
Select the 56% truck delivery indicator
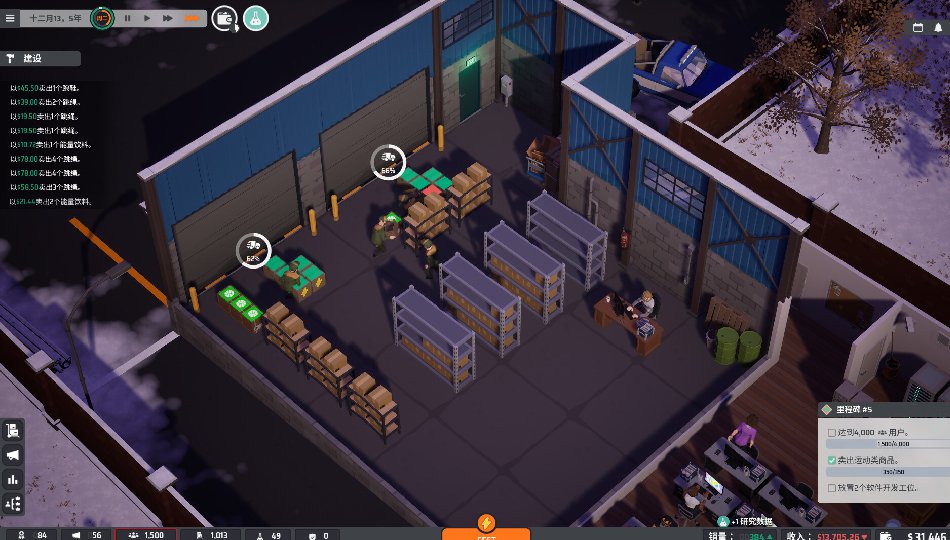388,159
